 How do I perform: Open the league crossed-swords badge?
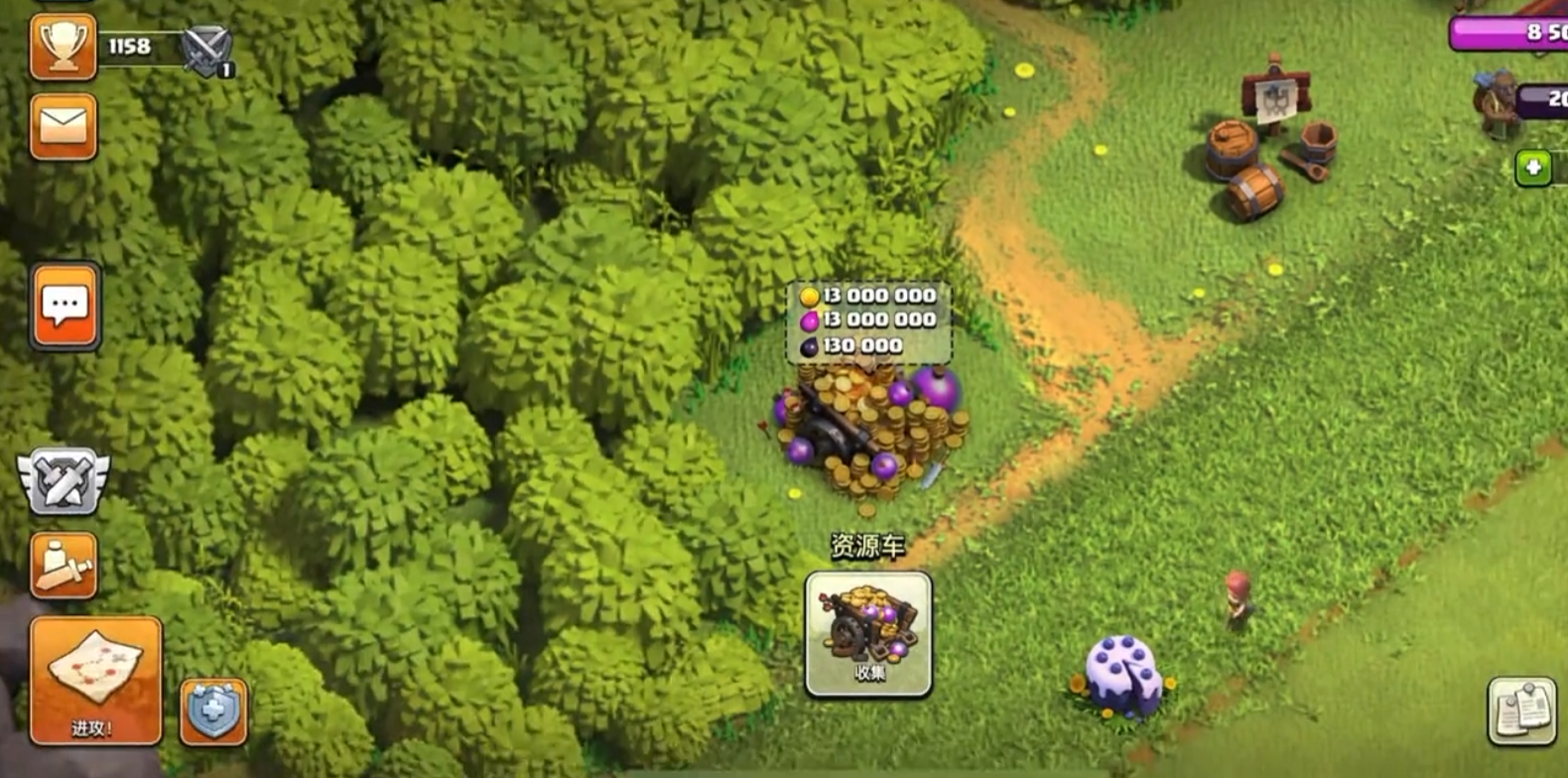click(206, 50)
